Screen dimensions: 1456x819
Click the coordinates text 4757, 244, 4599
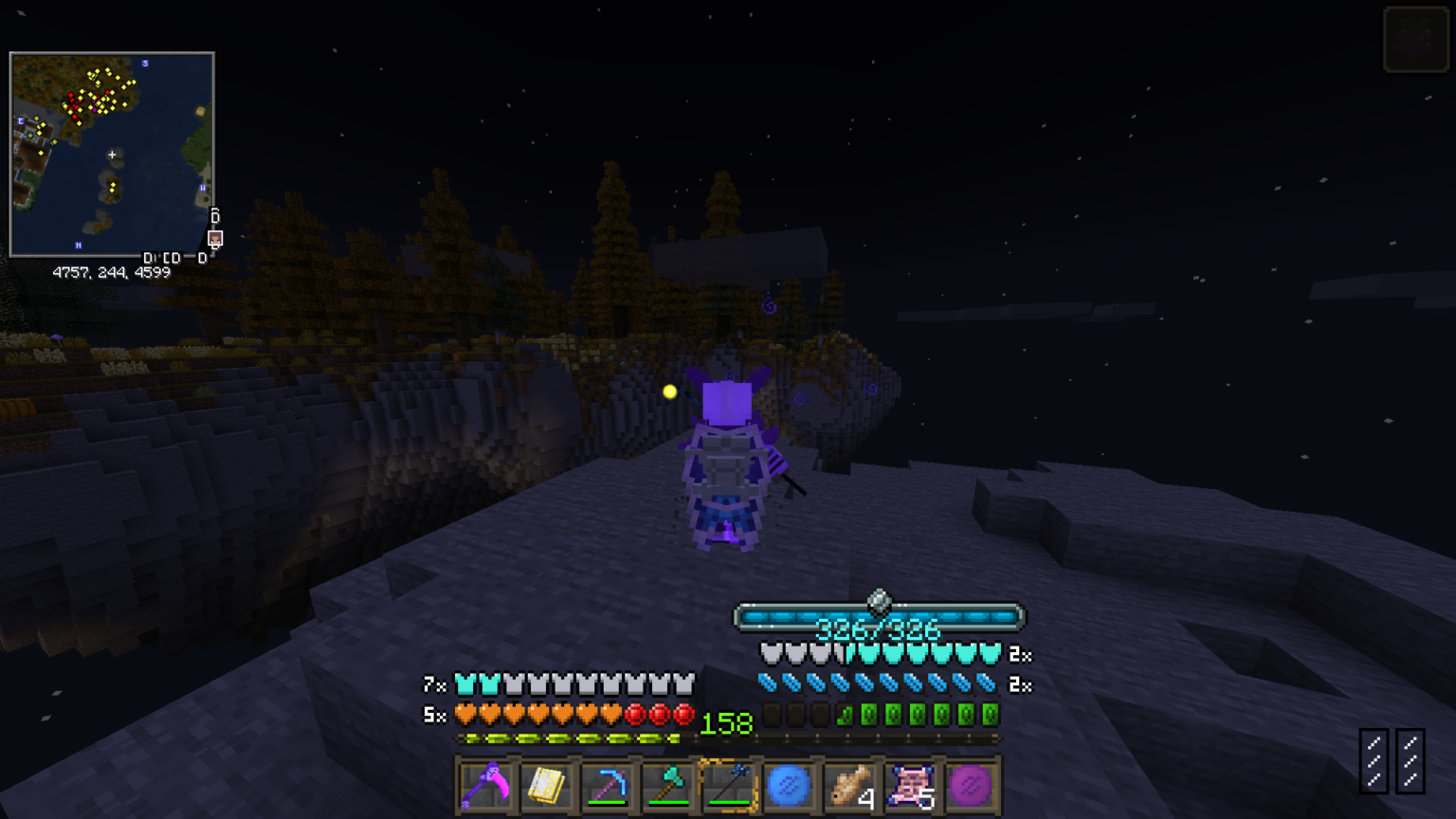point(111,273)
